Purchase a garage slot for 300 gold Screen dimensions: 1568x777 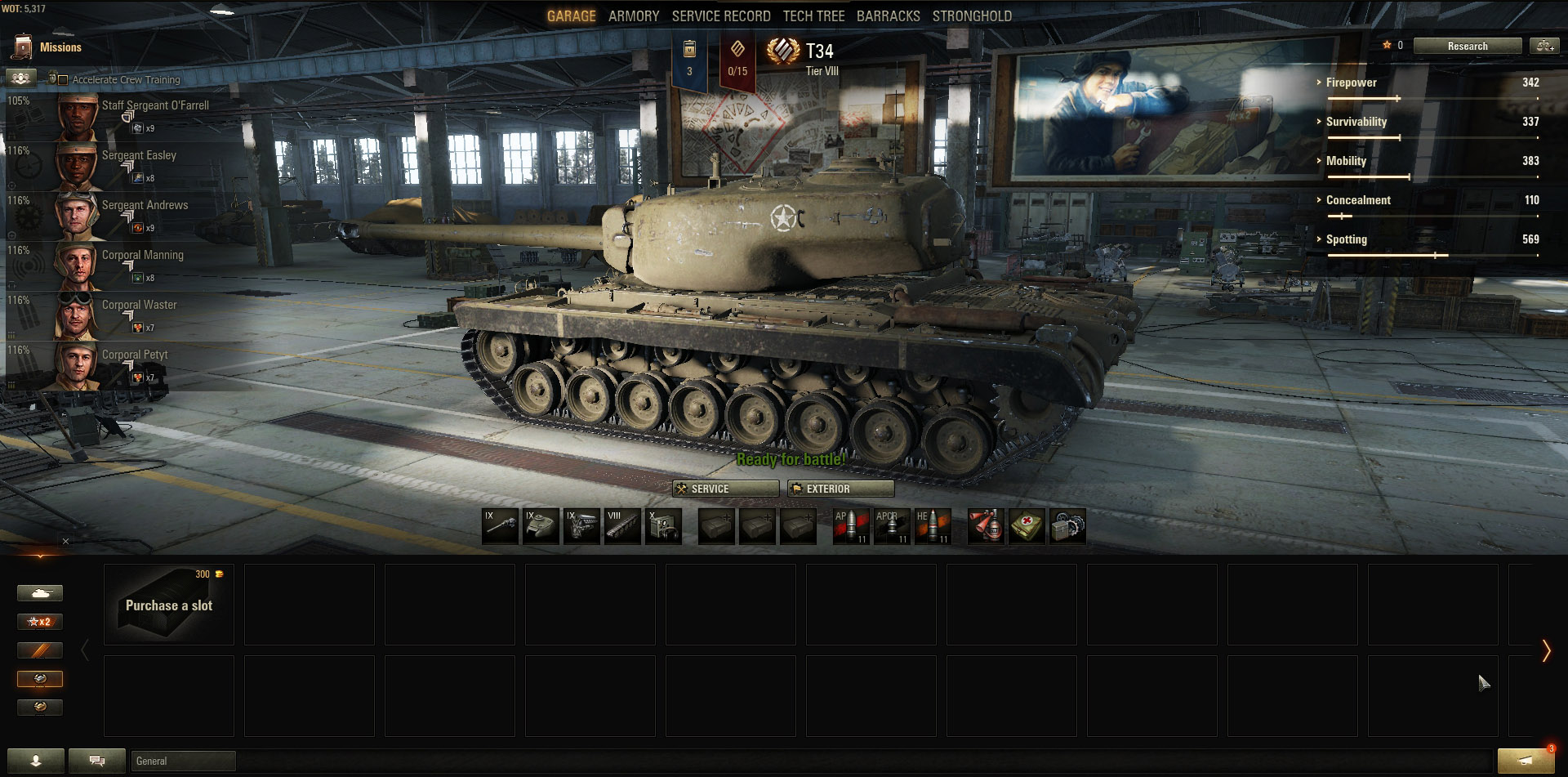169,605
